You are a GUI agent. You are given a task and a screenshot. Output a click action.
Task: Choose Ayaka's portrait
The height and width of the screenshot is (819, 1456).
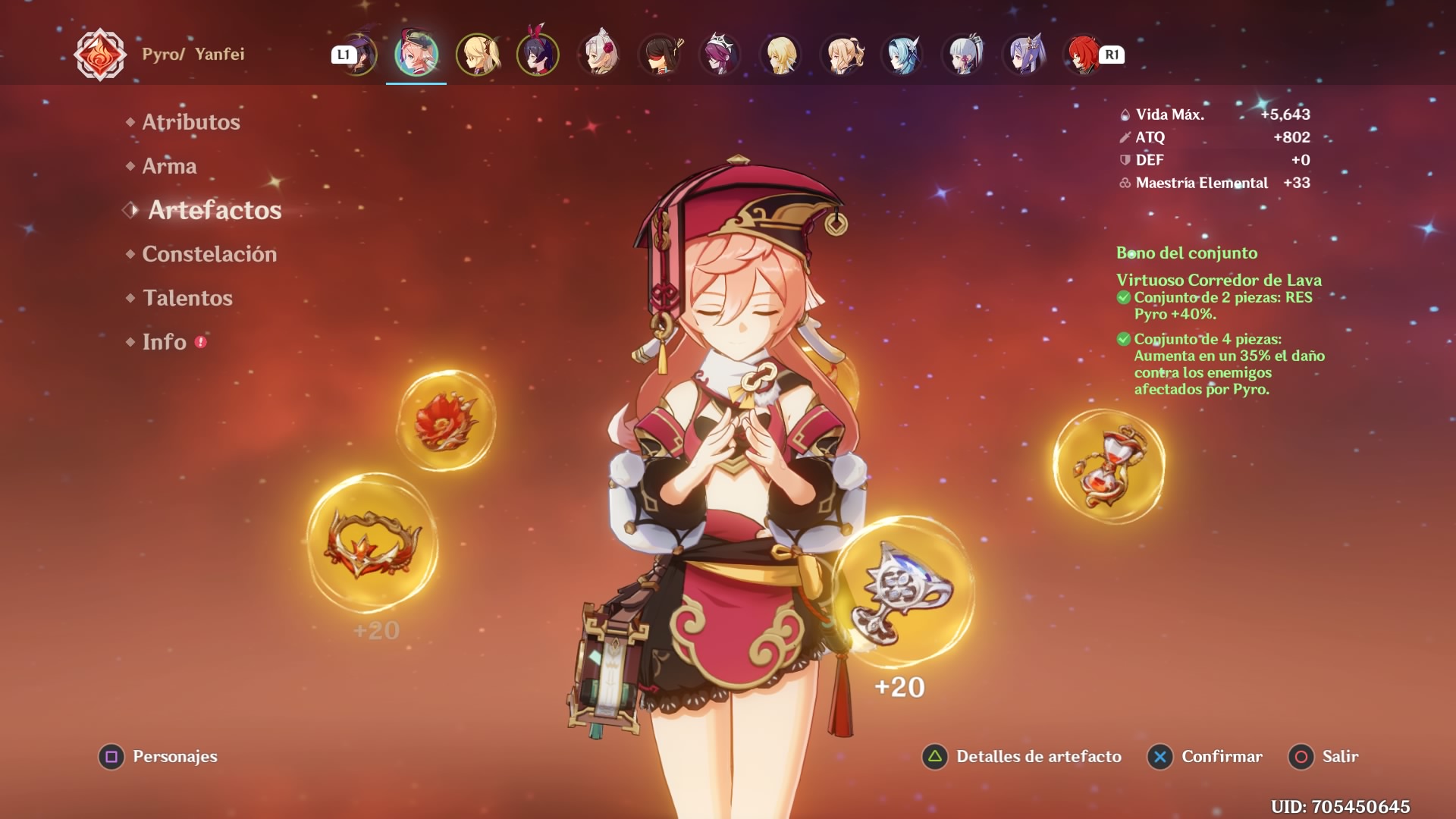click(963, 55)
